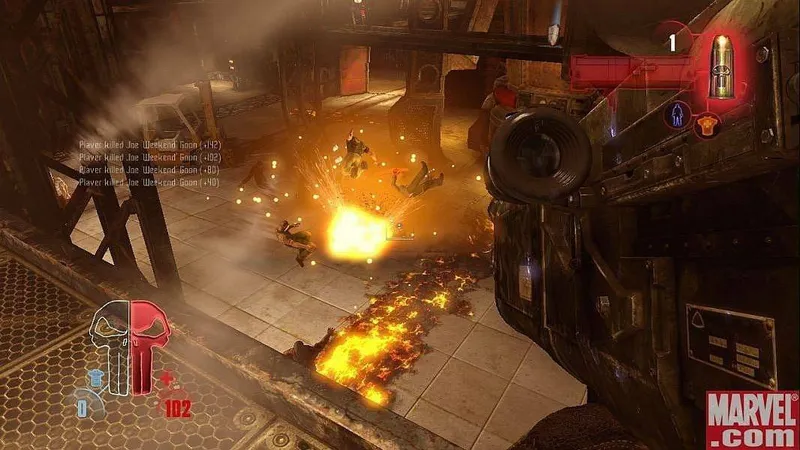
Task: Click the red health cross icon
Action: (x=167, y=378)
